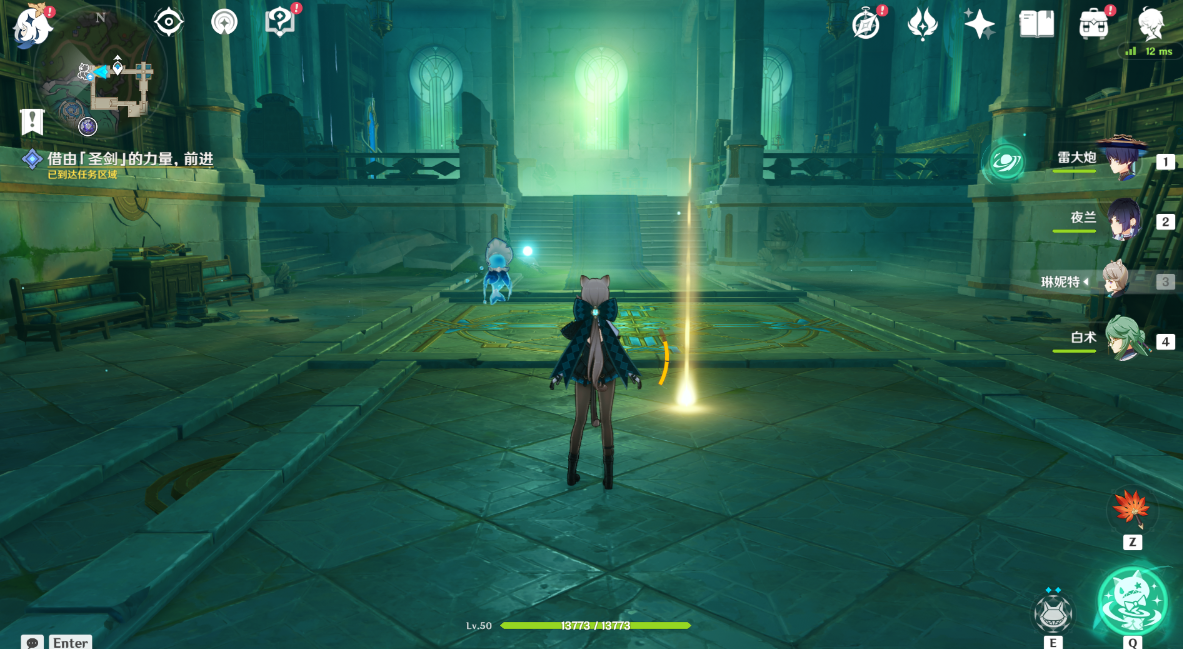Open the character screen head icon
This screenshot has width=1183, height=649.
pyautogui.click(x=1151, y=24)
